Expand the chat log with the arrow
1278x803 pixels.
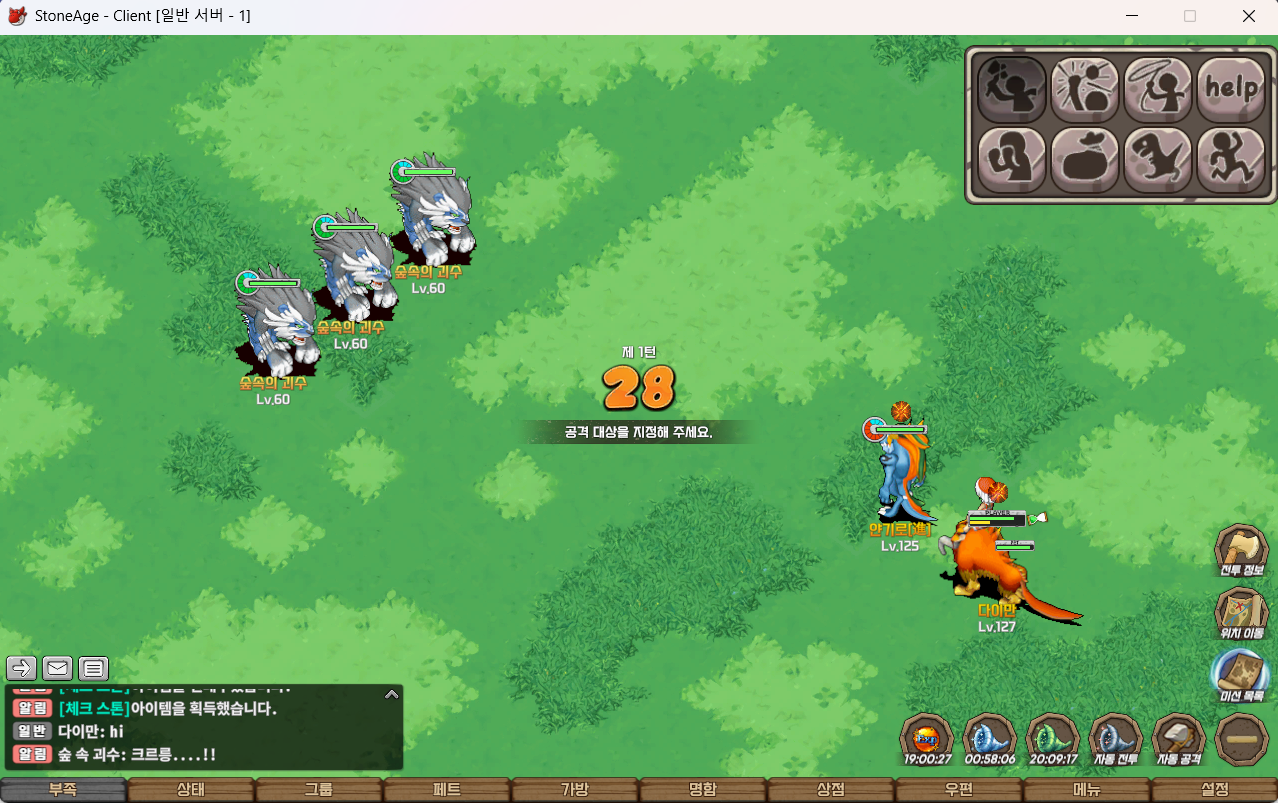(x=392, y=694)
